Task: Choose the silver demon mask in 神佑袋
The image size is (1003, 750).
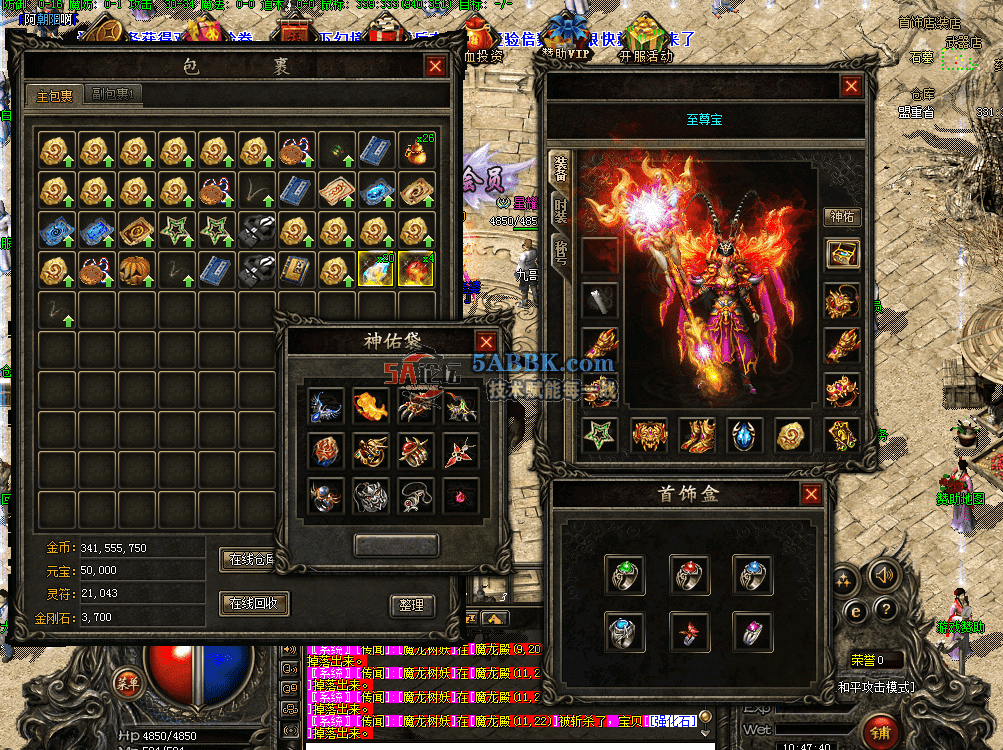Action: coord(371,495)
